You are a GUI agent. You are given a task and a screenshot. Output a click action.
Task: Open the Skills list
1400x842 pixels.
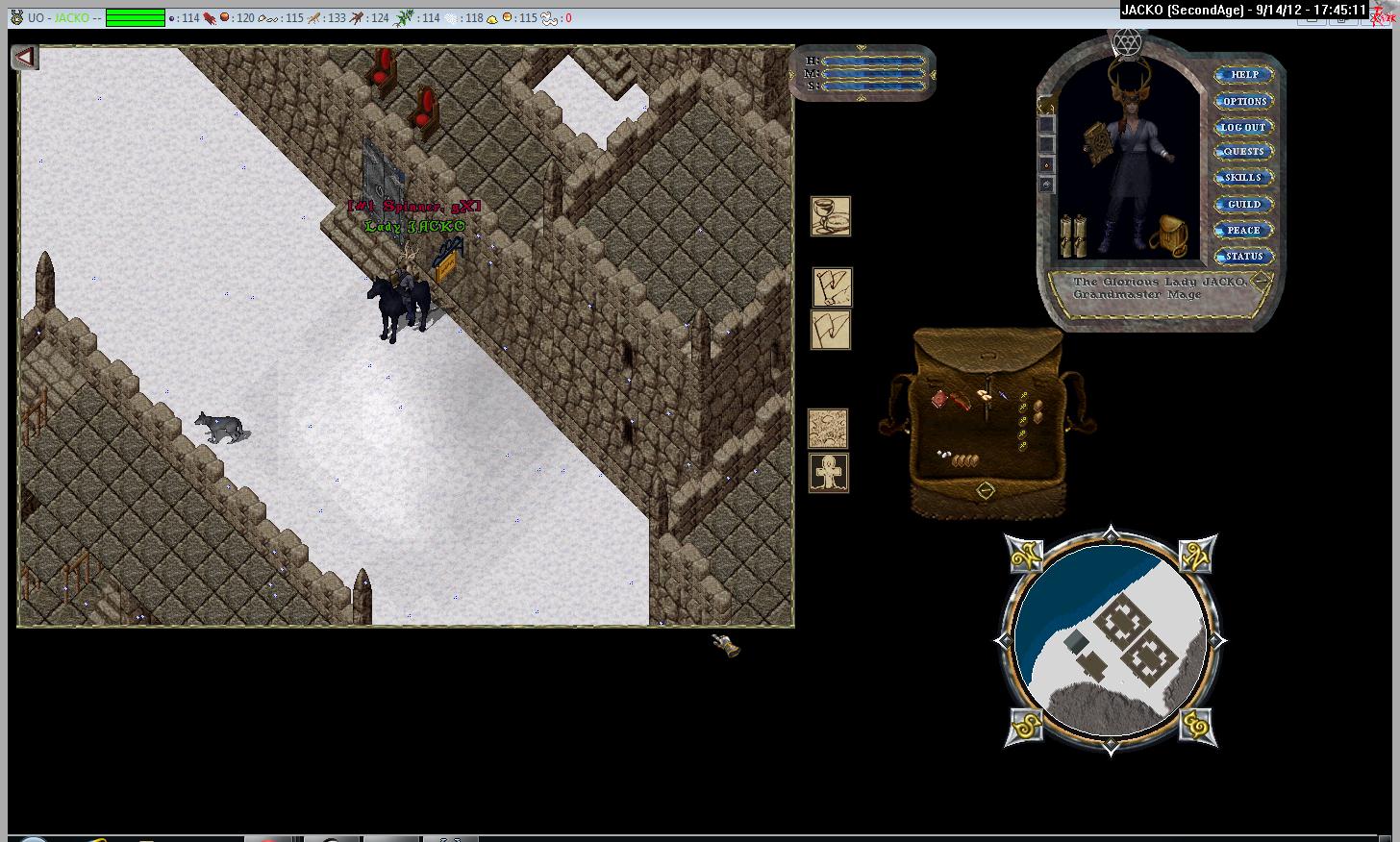click(x=1243, y=178)
